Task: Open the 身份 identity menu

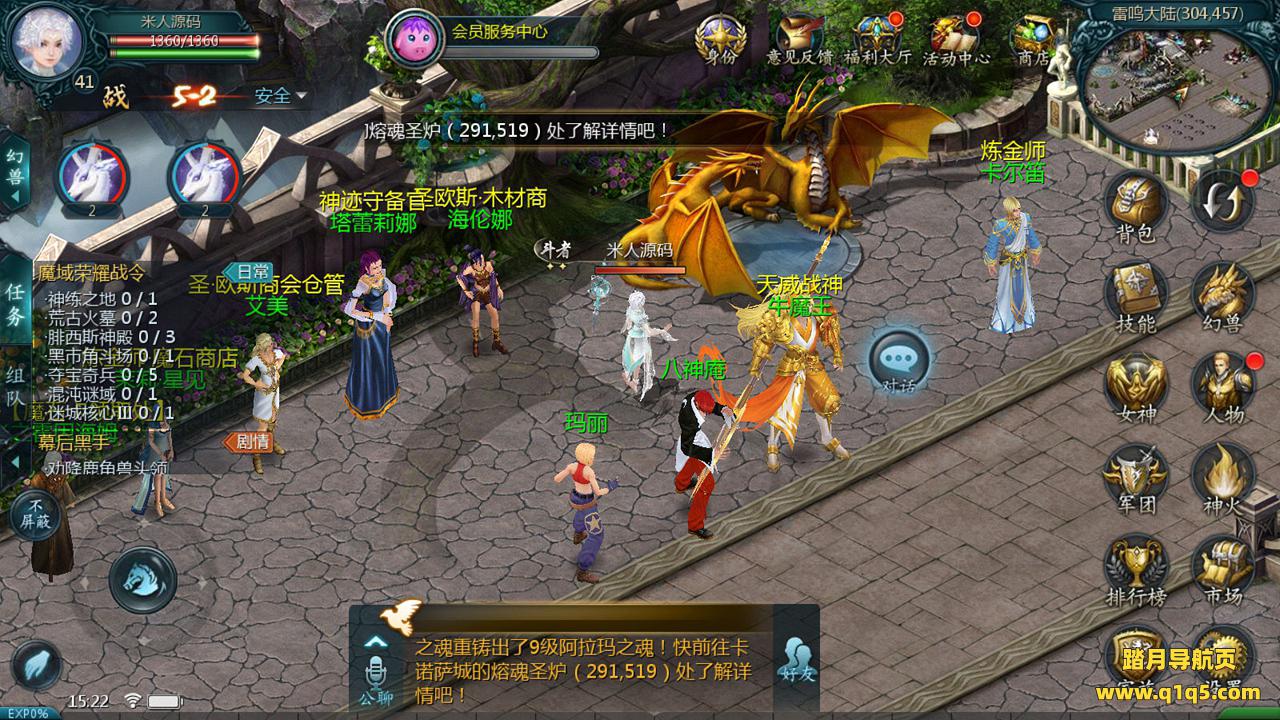Action: [720, 38]
